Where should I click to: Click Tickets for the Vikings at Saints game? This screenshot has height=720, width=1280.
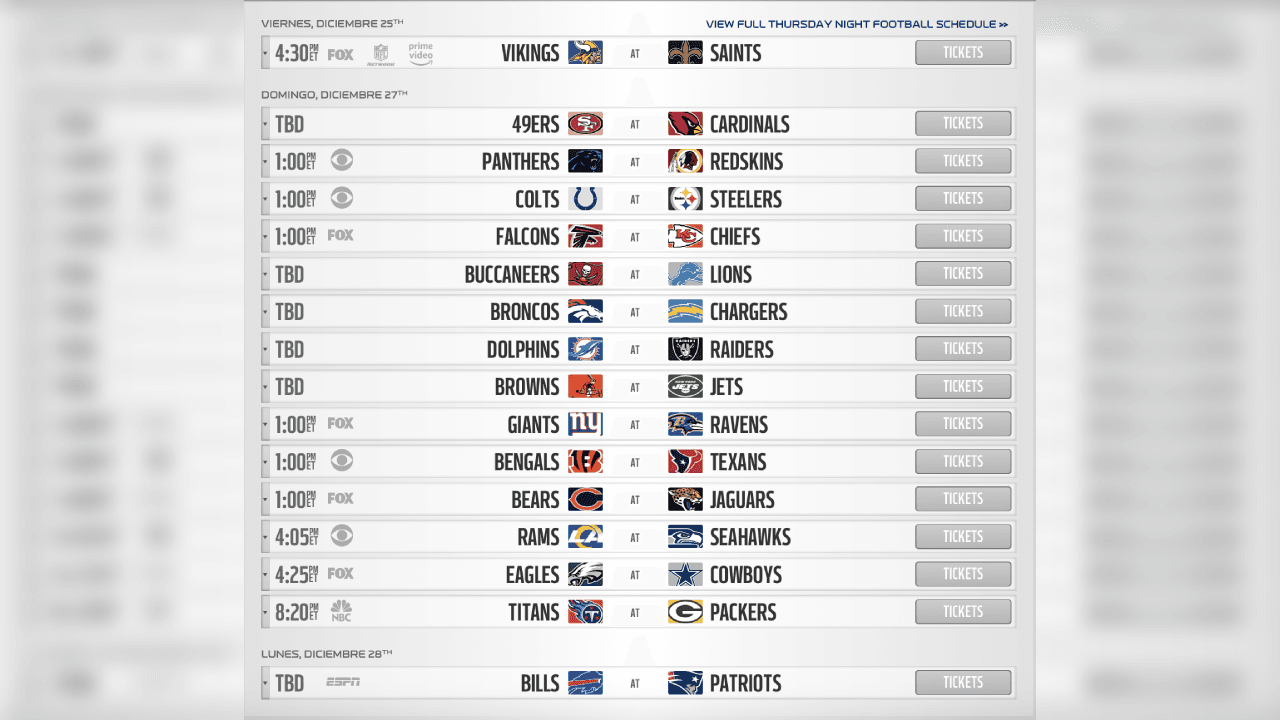click(x=962, y=52)
